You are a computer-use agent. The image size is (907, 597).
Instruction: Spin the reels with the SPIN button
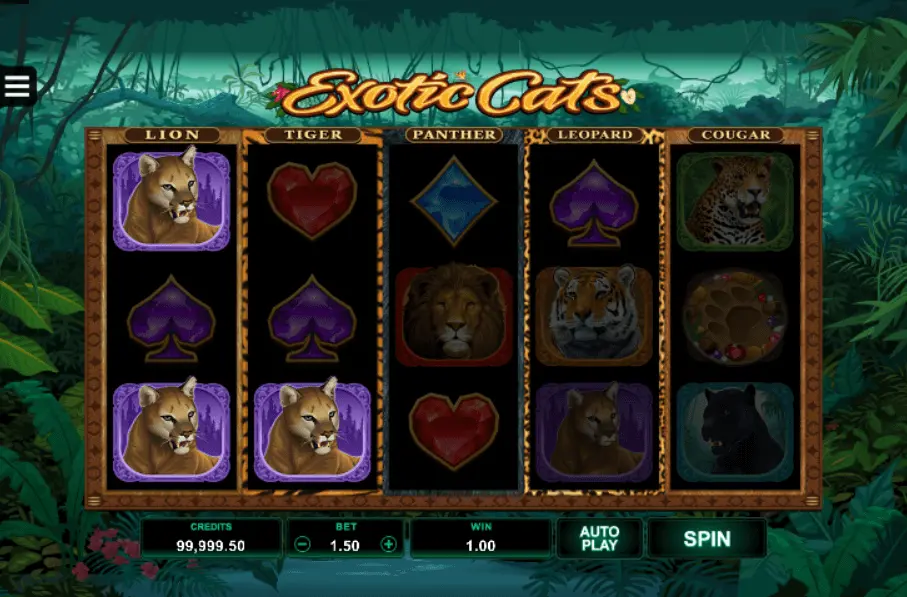click(706, 538)
